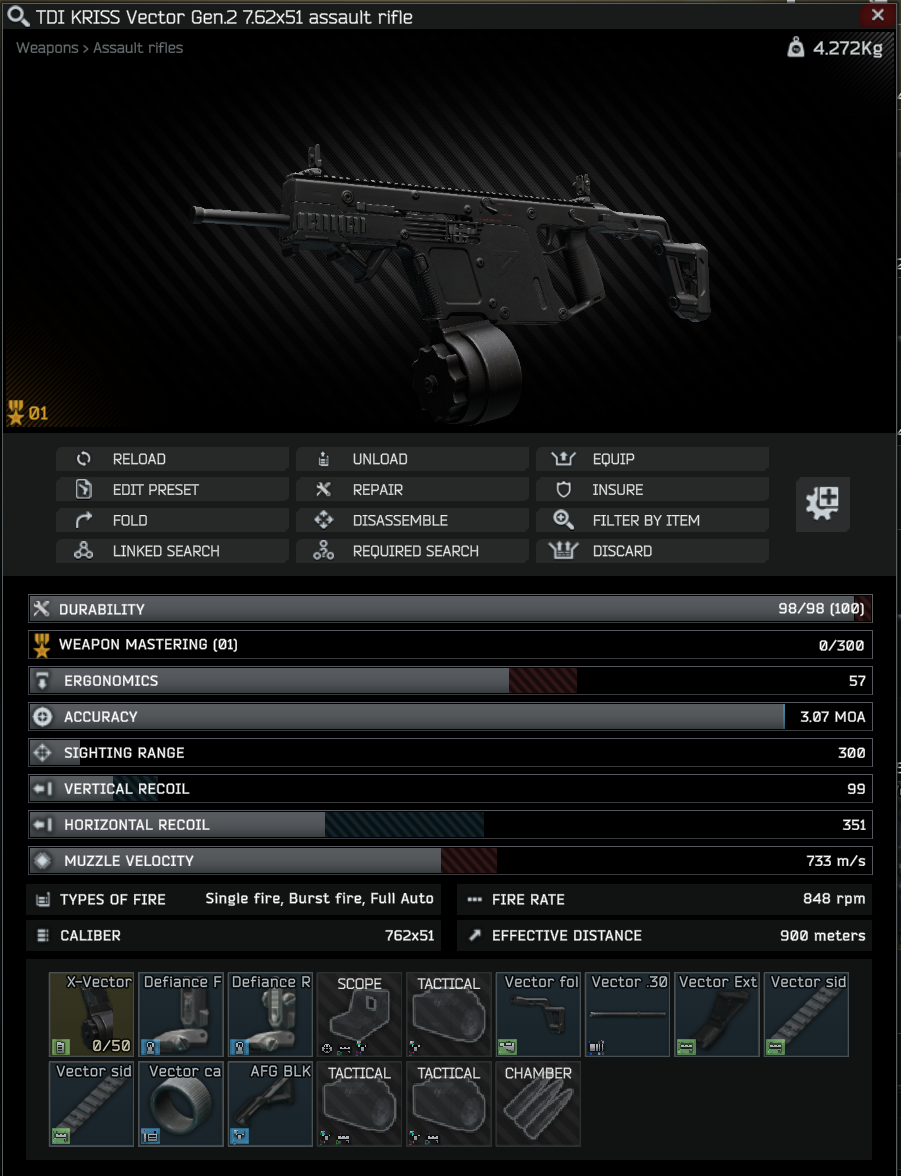Activate Filter by Item

pos(652,520)
